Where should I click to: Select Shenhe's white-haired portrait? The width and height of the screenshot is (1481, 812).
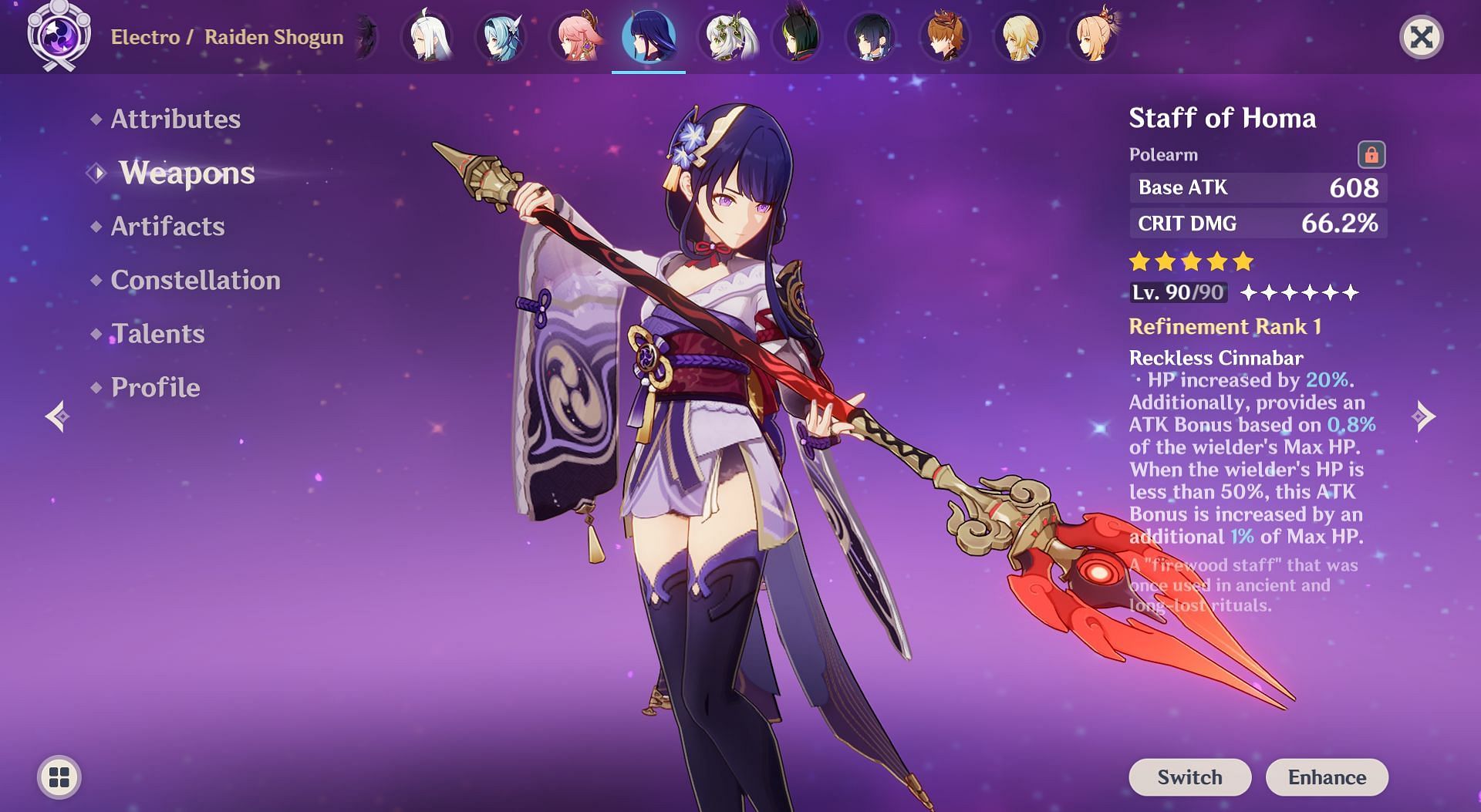427,37
